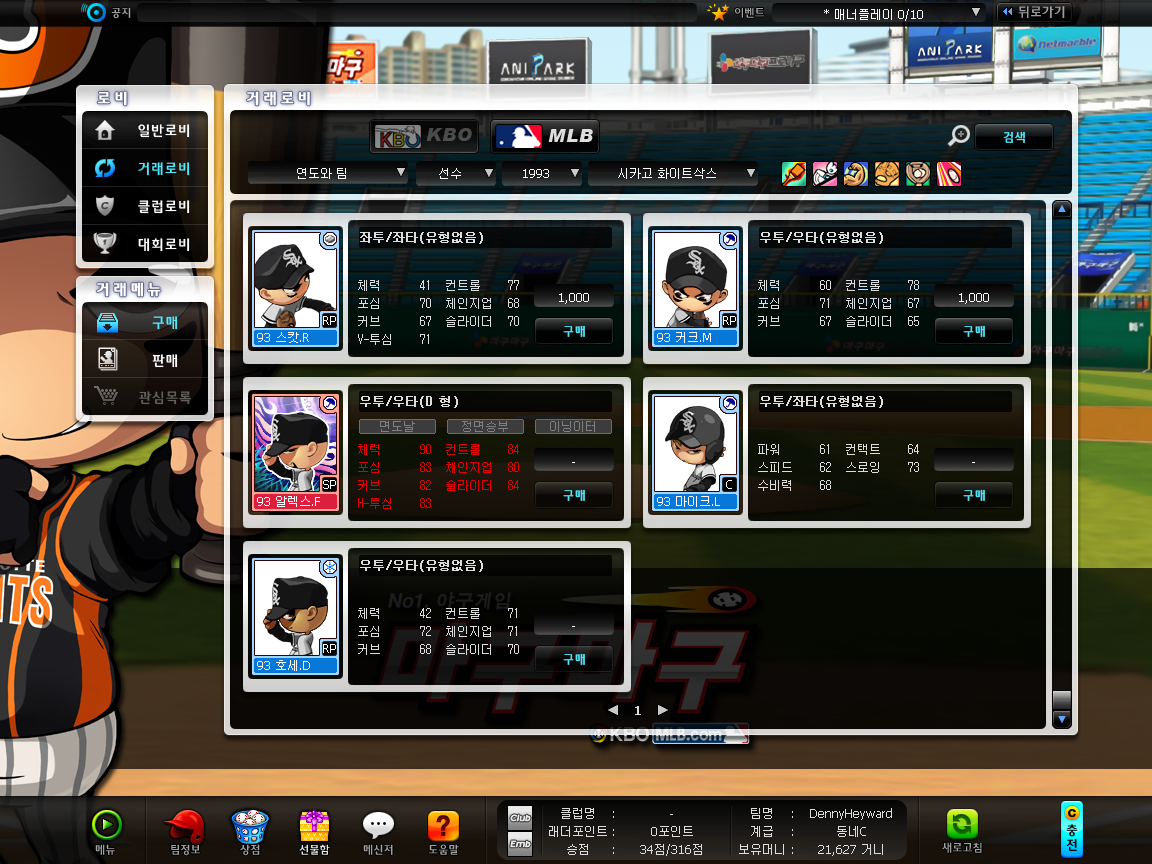Image resolution: width=1152 pixels, height=864 pixels.
Task: Select the 93 알렉스.F player card
Action: click(x=296, y=451)
